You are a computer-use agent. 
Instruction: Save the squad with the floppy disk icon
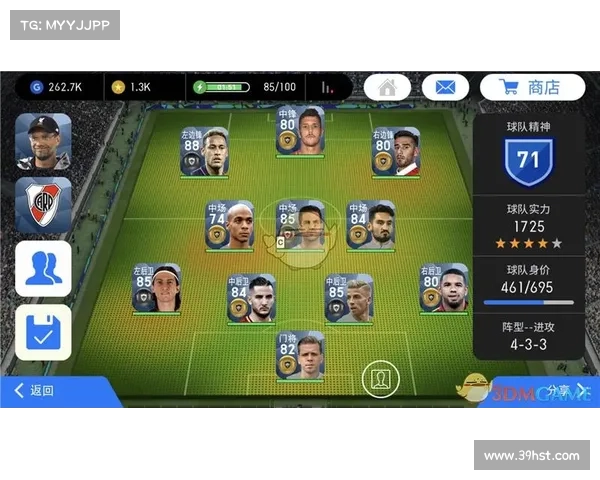43,331
